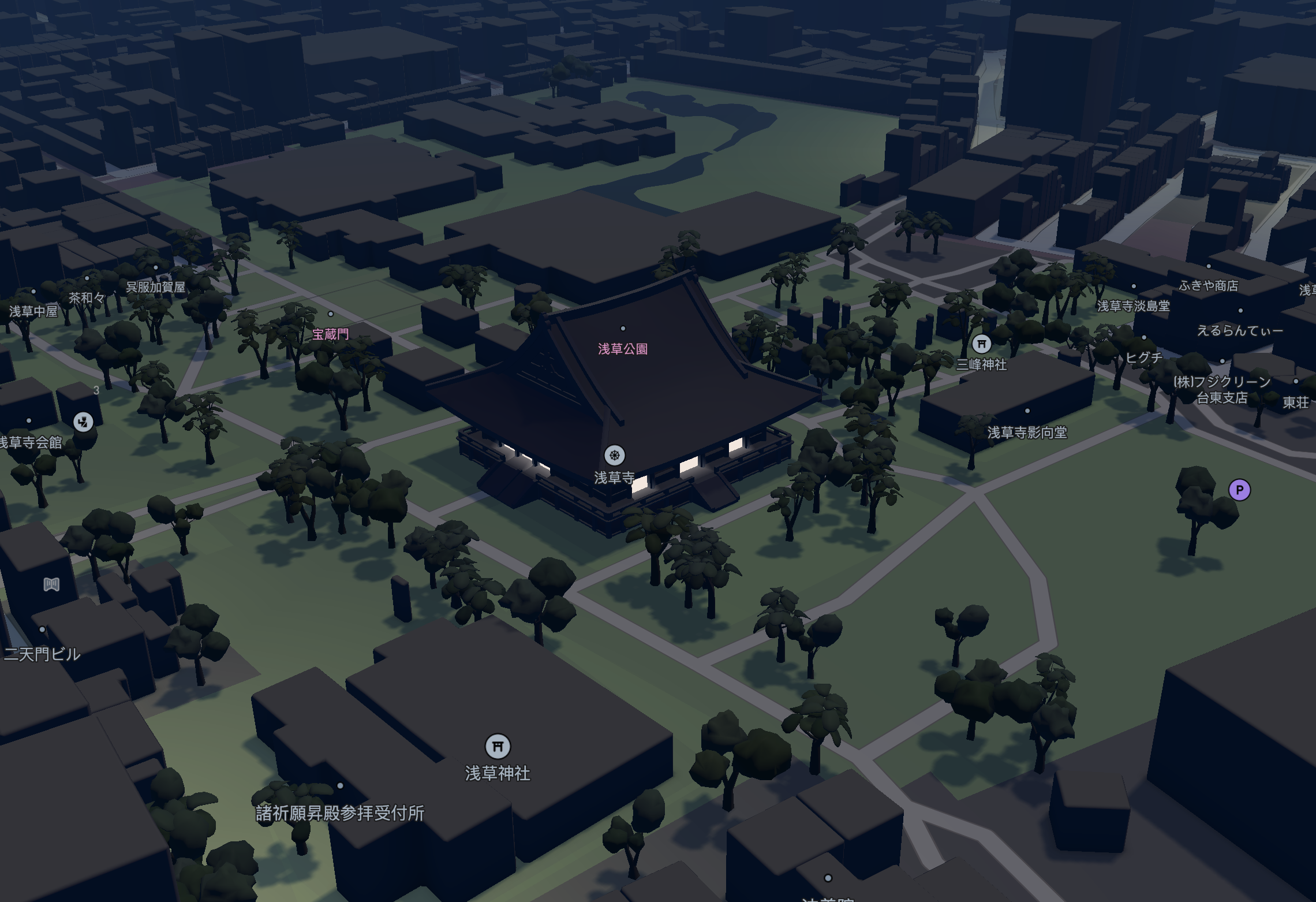This screenshot has width=1316, height=902.
Task: Open the 宝蔵門 pink landmark label
Action: click(330, 333)
